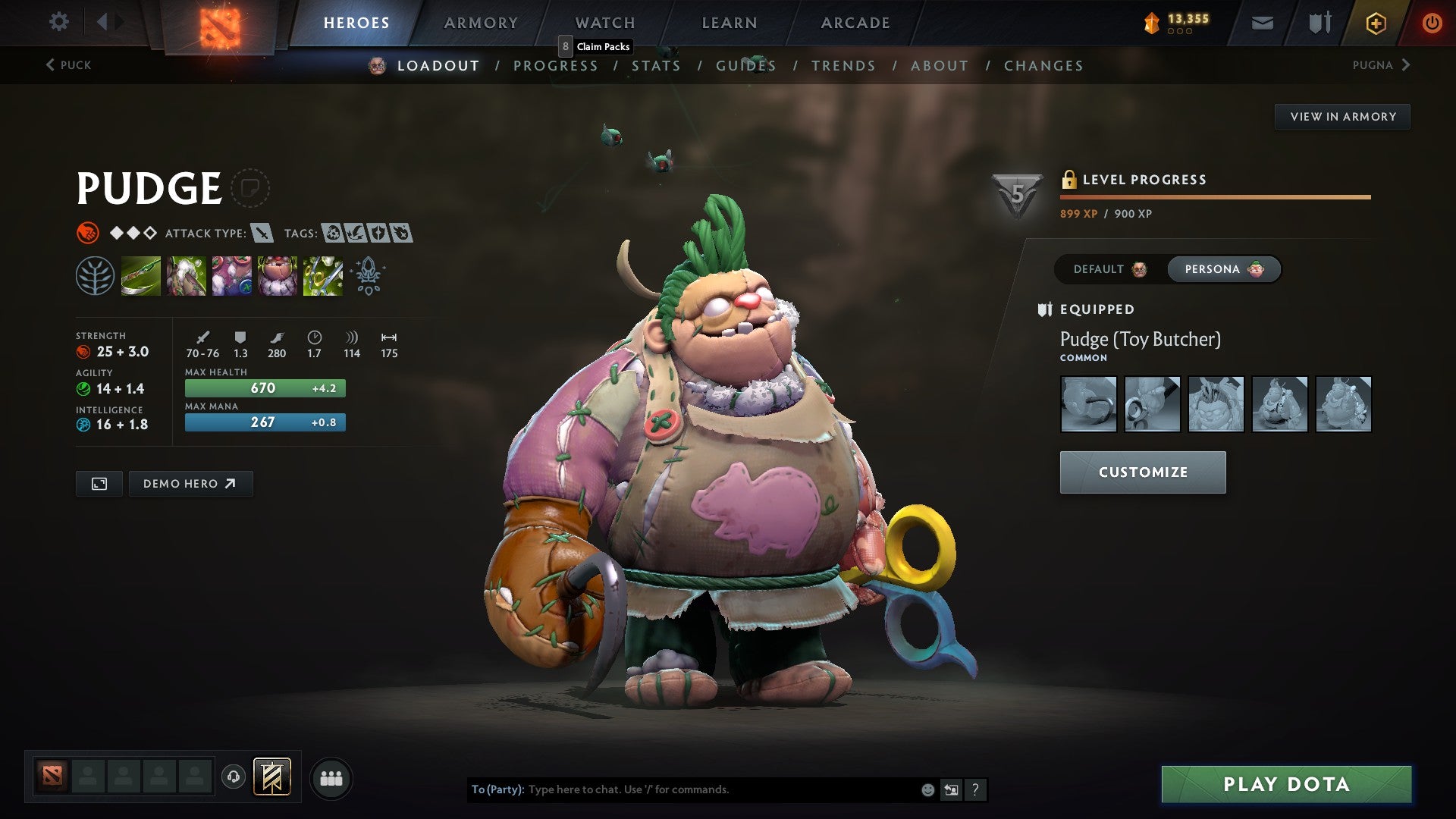The width and height of the screenshot is (1456, 819).
Task: Open the Watch tab
Action: tap(605, 23)
